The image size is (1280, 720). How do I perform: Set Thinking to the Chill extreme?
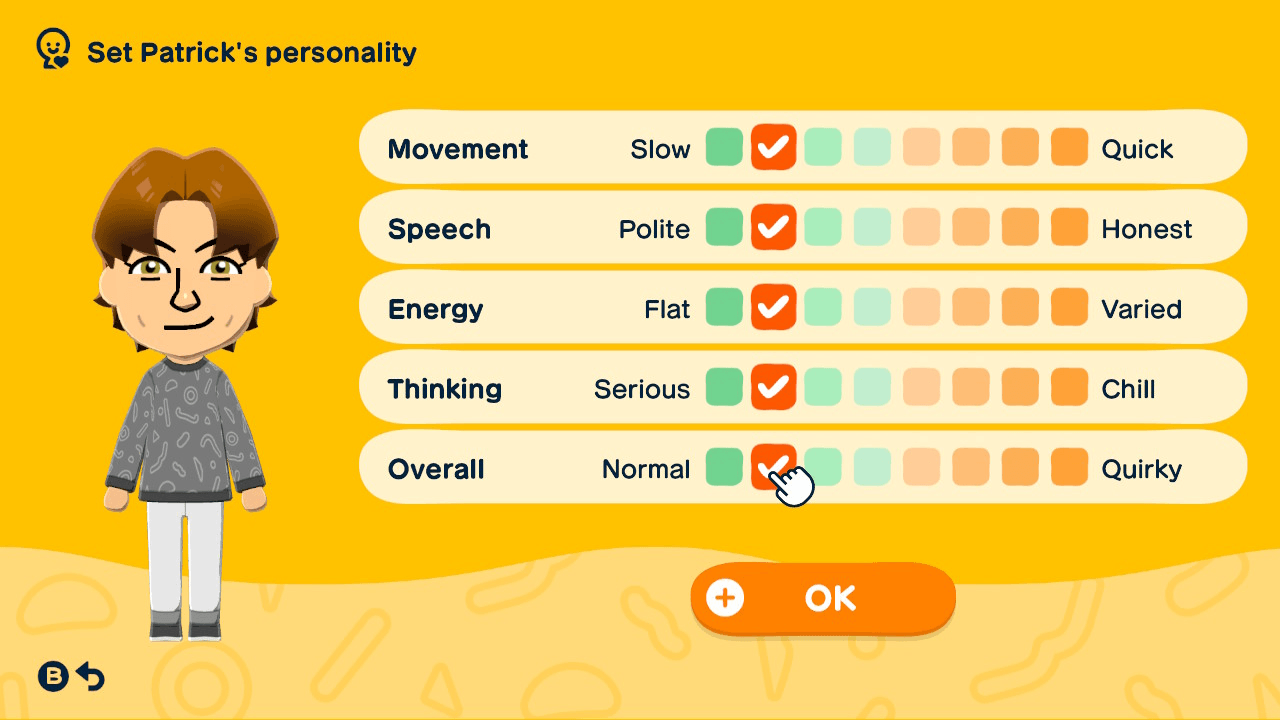point(1068,388)
